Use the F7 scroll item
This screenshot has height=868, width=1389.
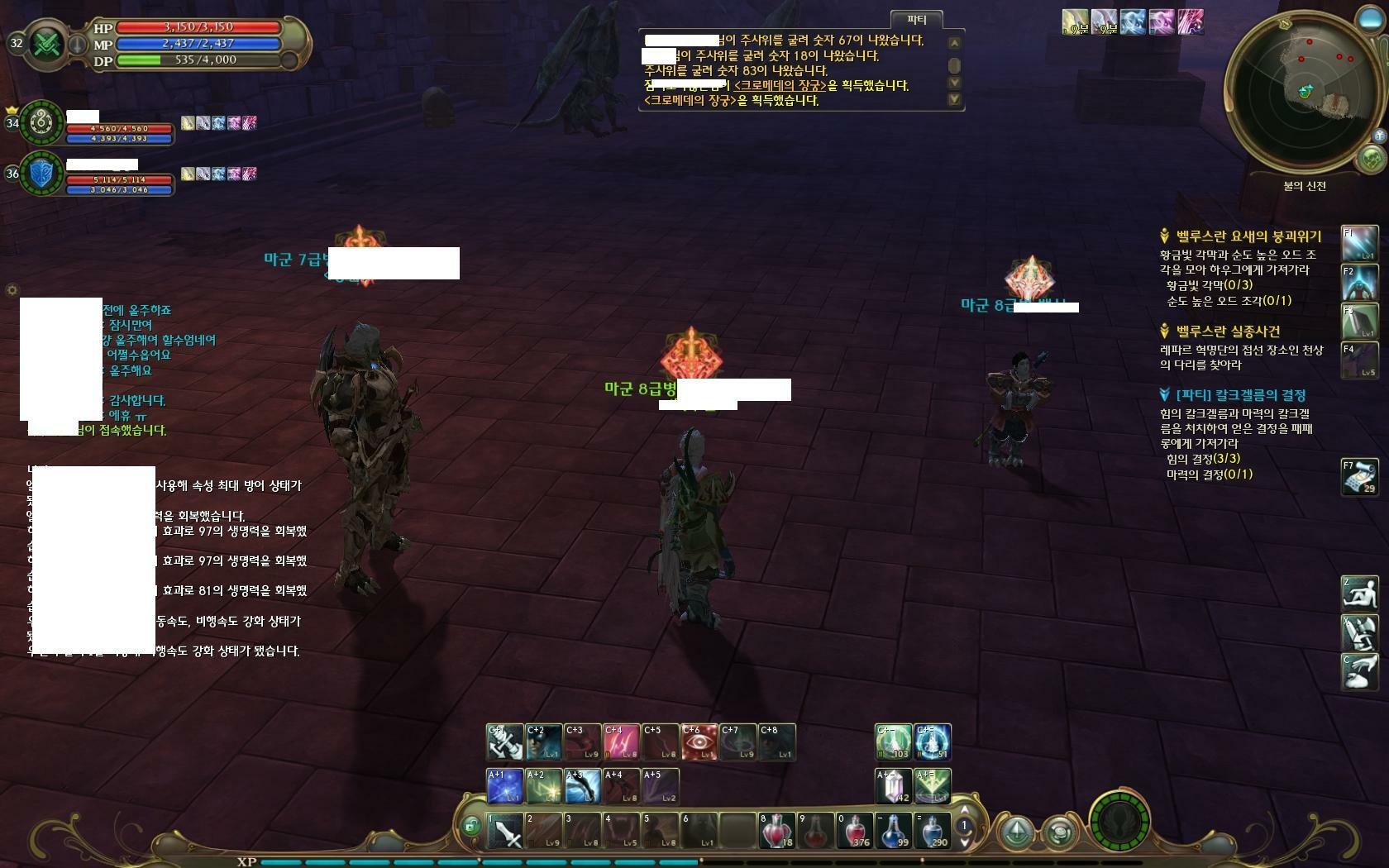click(x=1359, y=477)
